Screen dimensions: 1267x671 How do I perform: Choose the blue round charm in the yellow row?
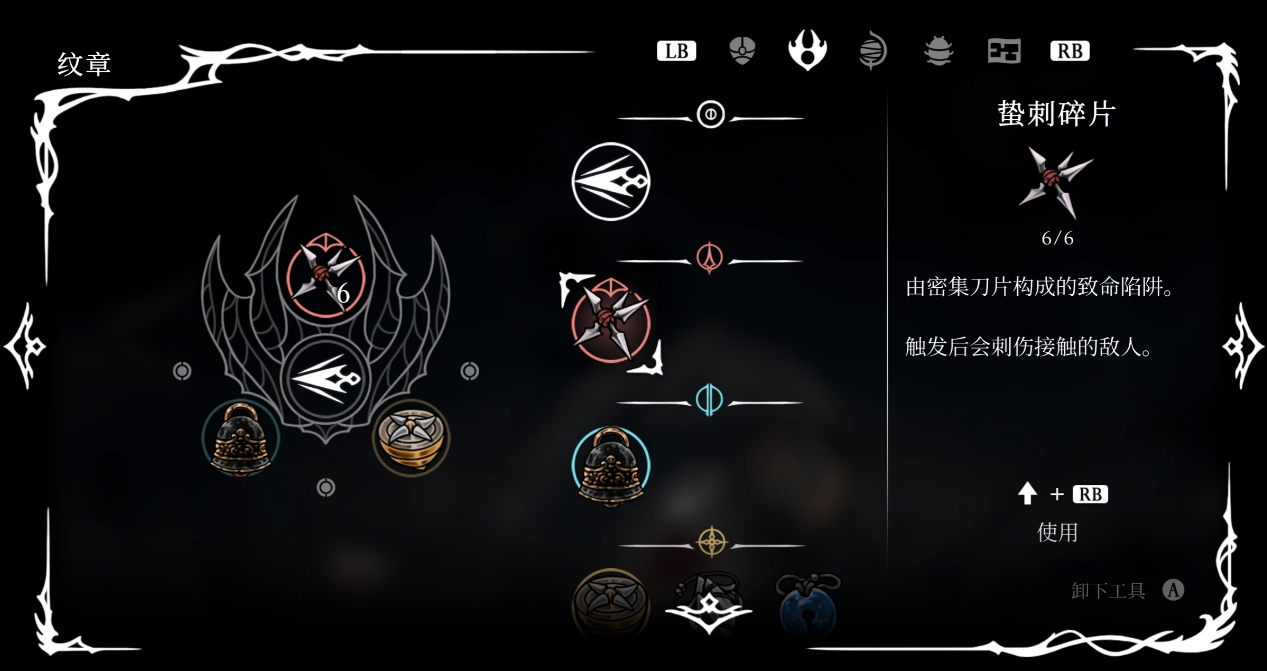pyautogui.click(x=808, y=603)
